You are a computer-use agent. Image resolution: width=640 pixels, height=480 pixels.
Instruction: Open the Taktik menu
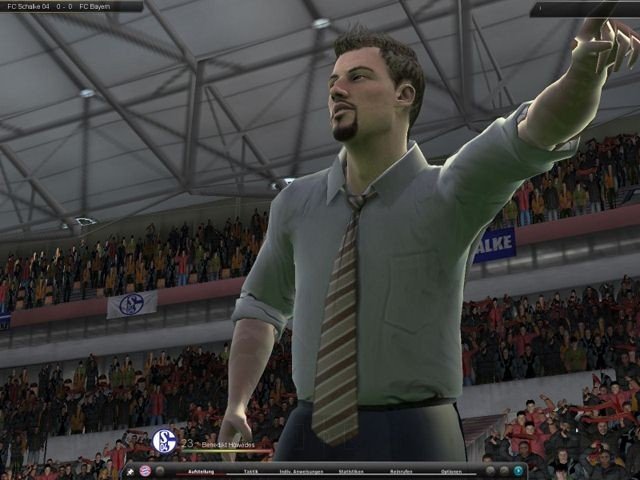click(251, 470)
